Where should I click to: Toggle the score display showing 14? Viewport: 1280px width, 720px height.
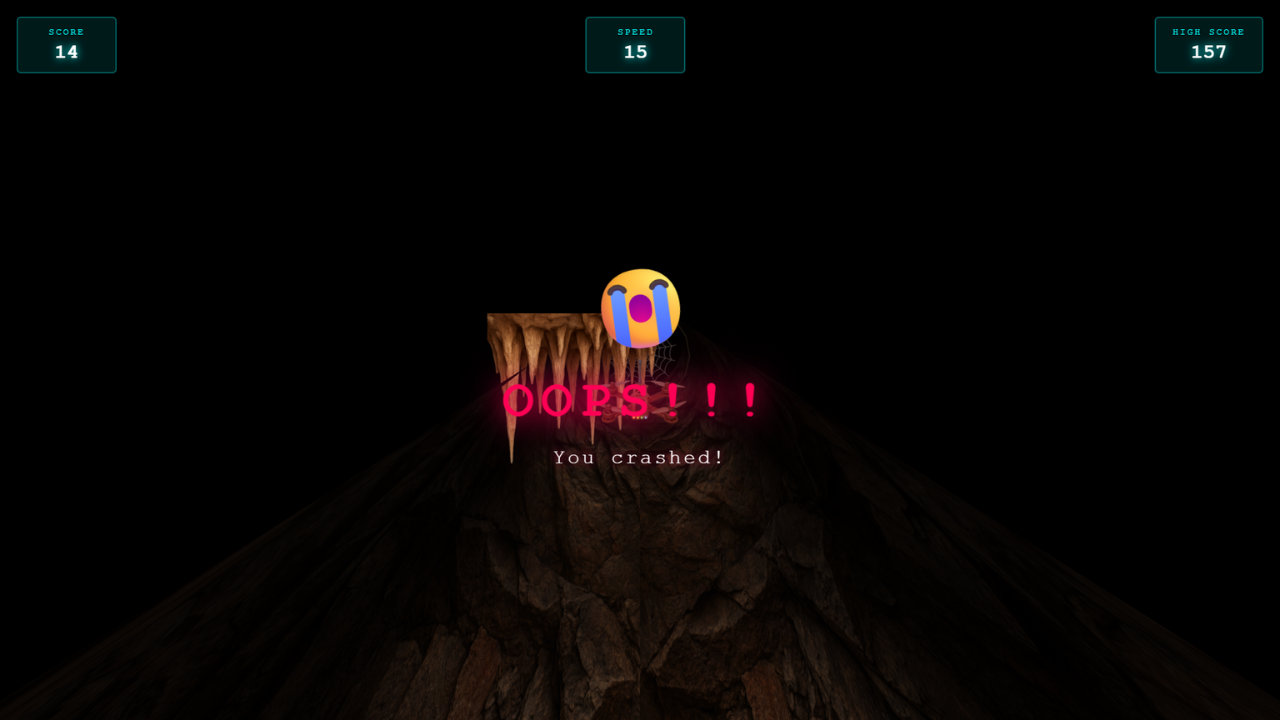pos(66,52)
